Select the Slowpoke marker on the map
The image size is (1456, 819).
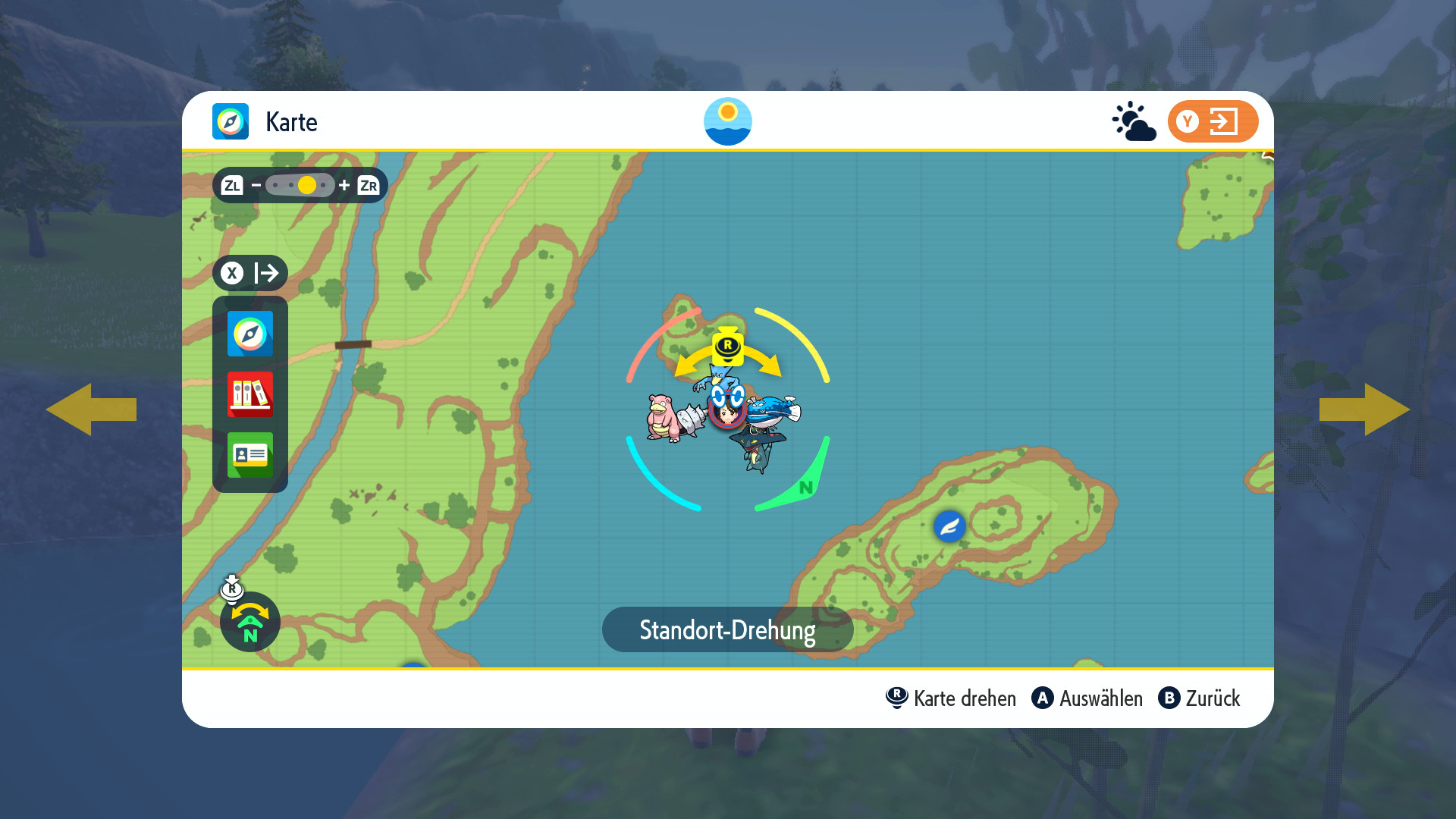tap(663, 417)
